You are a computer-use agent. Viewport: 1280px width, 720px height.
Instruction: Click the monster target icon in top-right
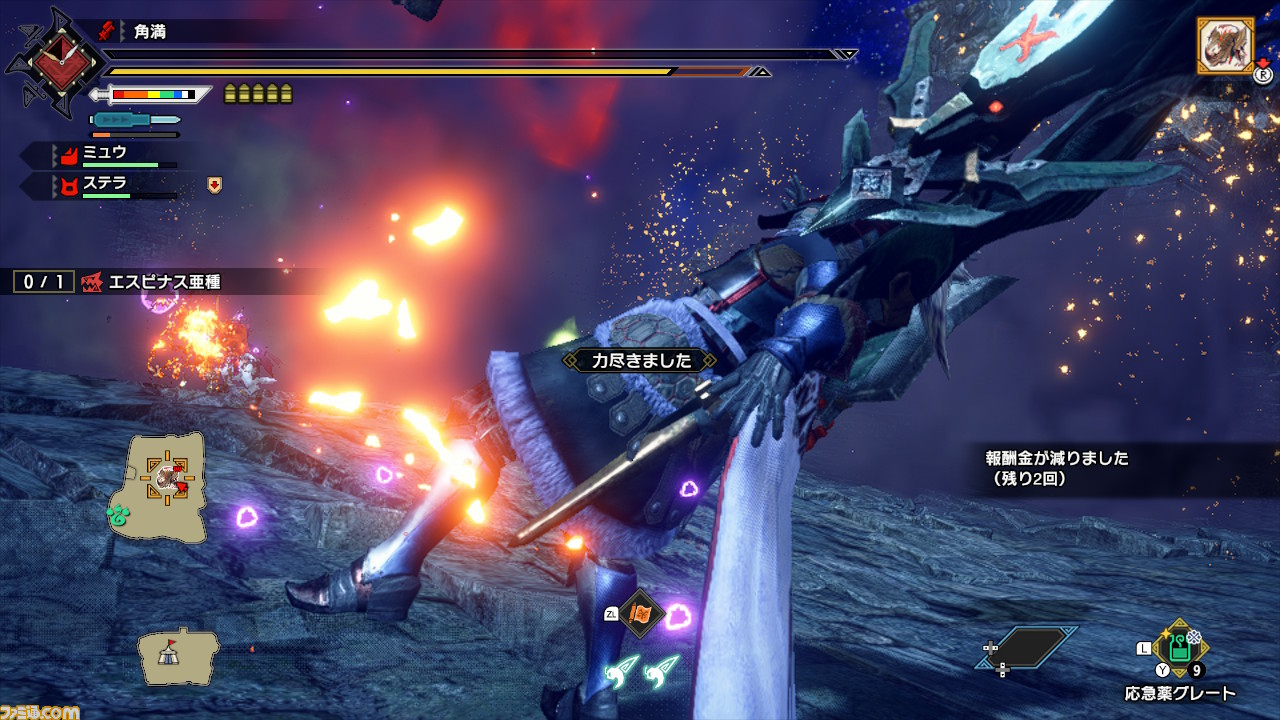[x=1225, y=46]
